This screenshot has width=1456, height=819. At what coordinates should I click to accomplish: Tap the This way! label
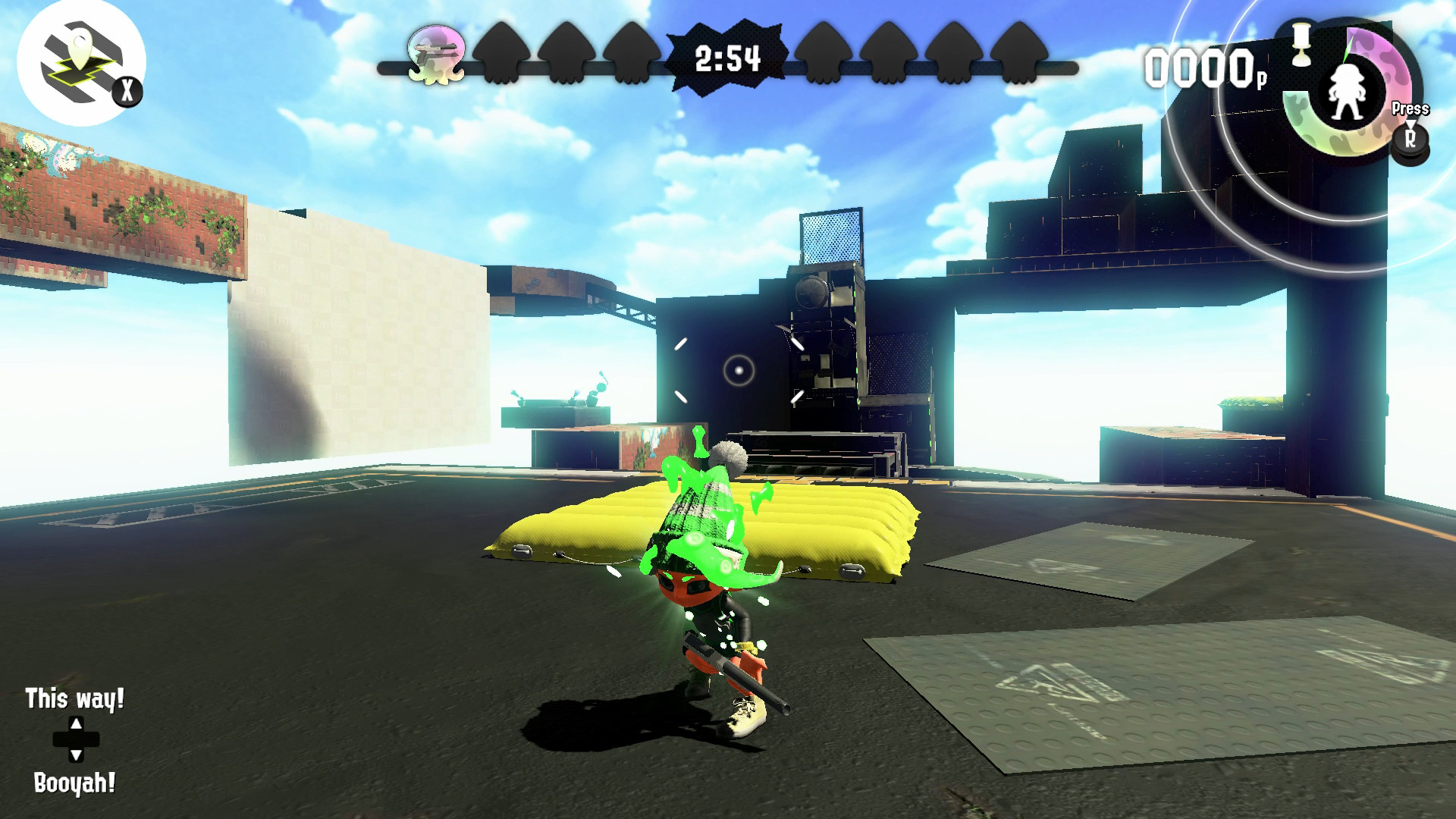[x=74, y=698]
